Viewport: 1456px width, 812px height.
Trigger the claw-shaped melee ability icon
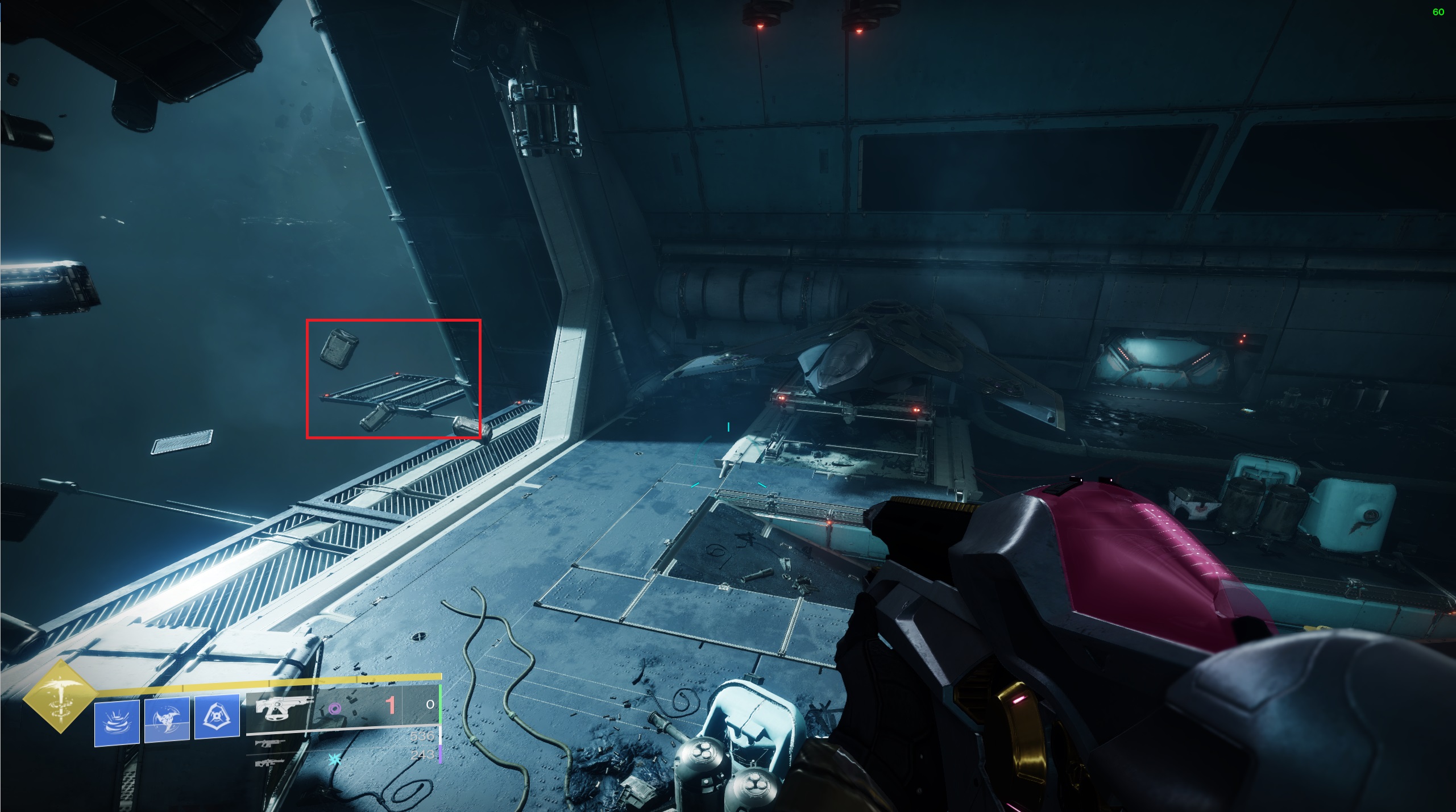167,719
